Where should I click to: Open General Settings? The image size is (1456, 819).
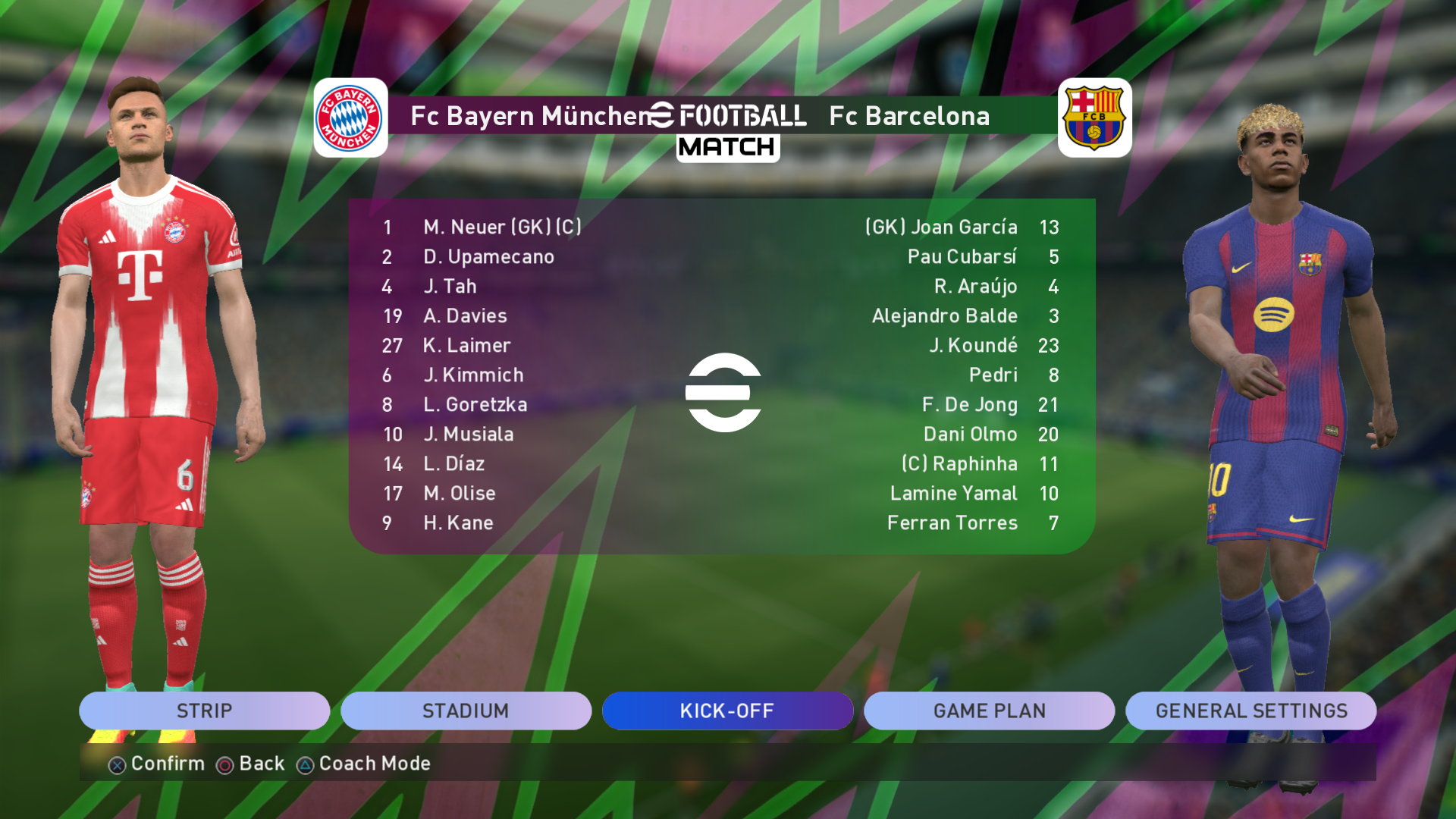click(x=1250, y=711)
